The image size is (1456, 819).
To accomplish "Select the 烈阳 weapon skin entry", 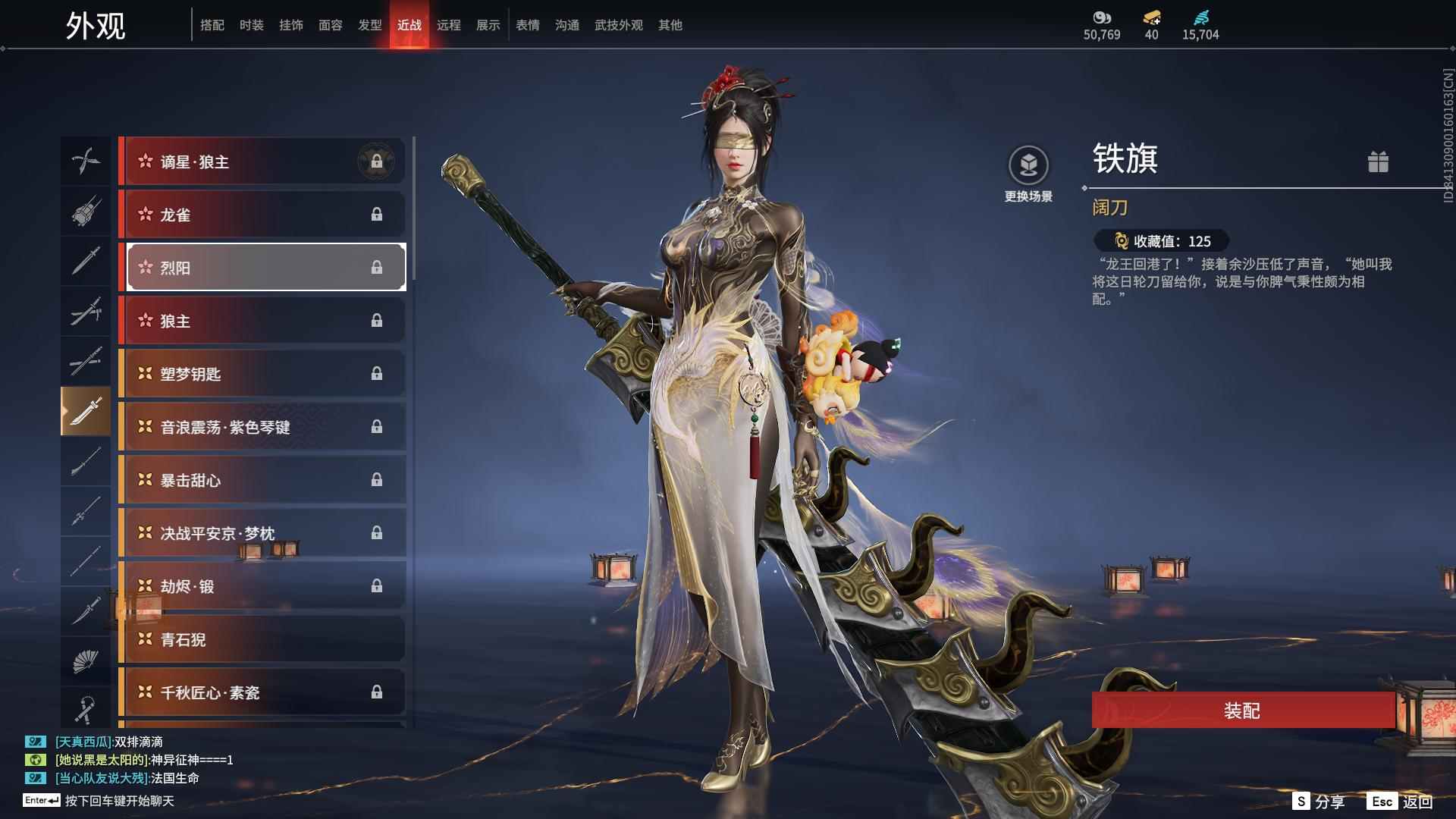I will [x=263, y=267].
